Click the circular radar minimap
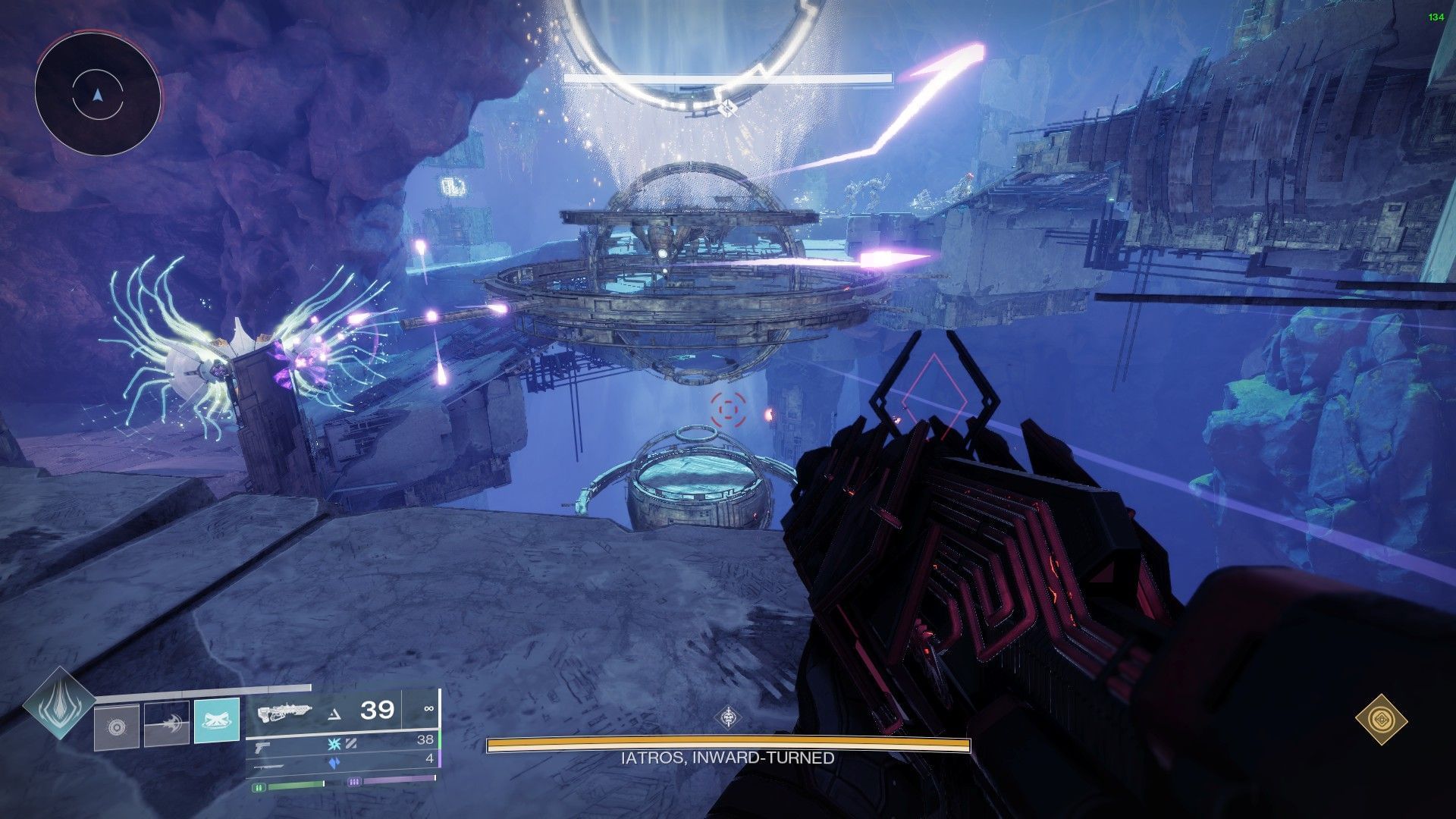This screenshot has width=1456, height=819. coord(97,94)
